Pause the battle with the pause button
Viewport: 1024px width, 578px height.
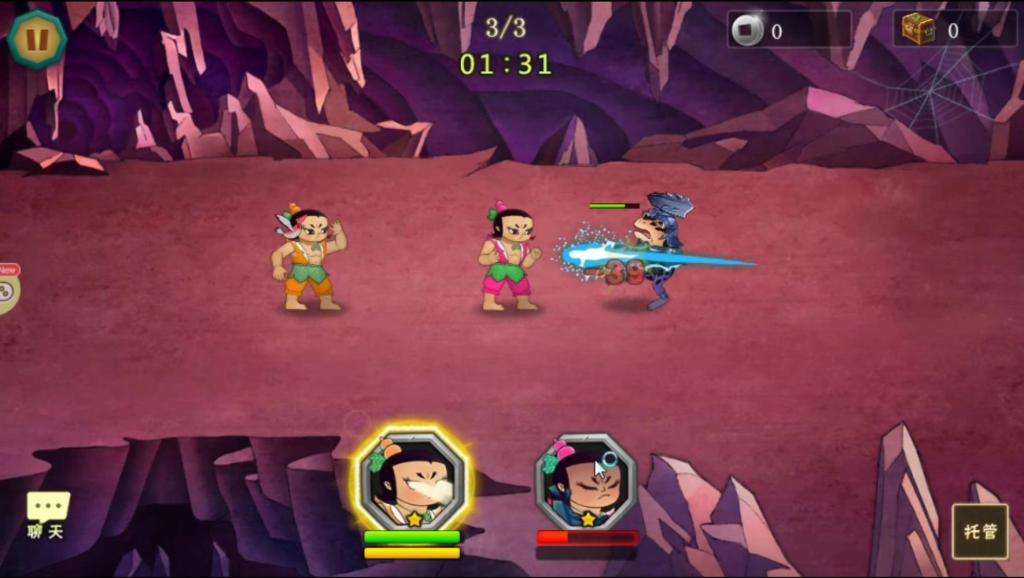(x=37, y=39)
